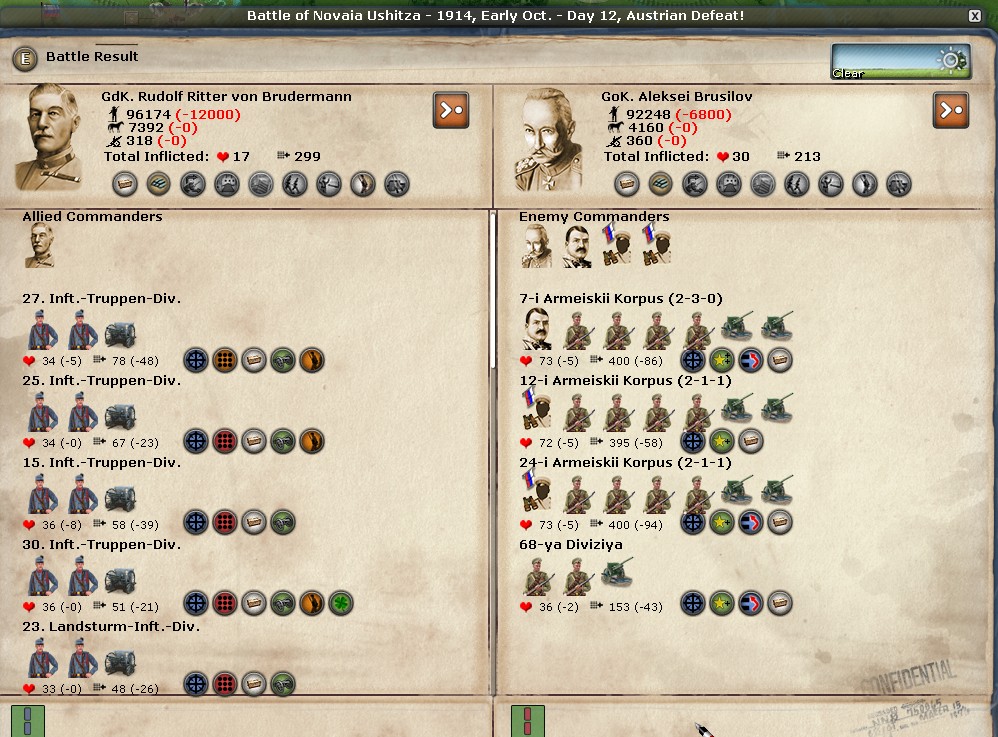Choose the 15. Inft.-Truppen-Div. entry

pyautogui.click(x=101, y=463)
